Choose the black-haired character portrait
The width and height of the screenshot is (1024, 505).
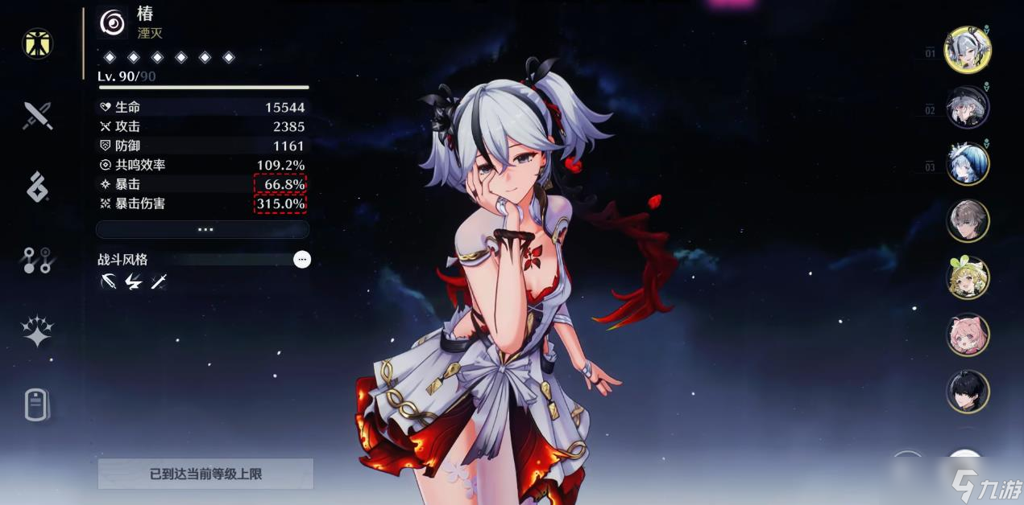(x=967, y=392)
